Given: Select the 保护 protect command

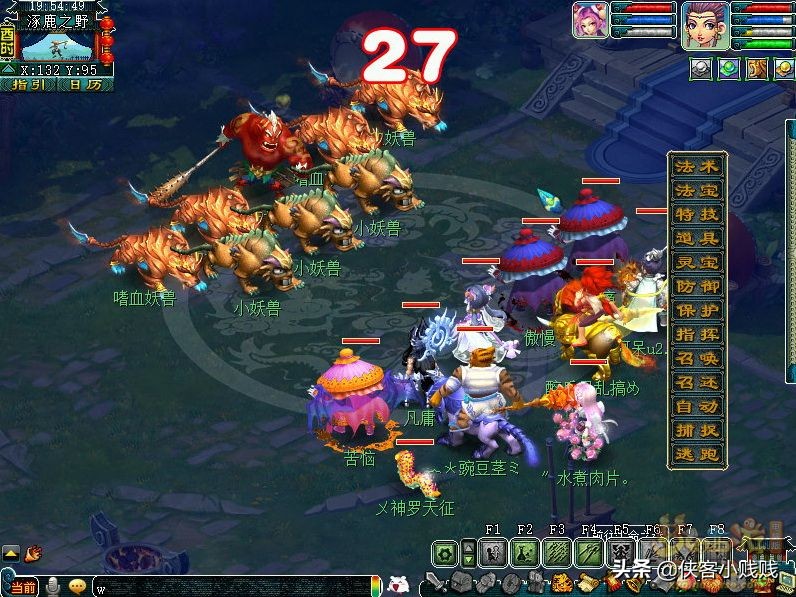Looking at the screenshot, I should (x=697, y=311).
